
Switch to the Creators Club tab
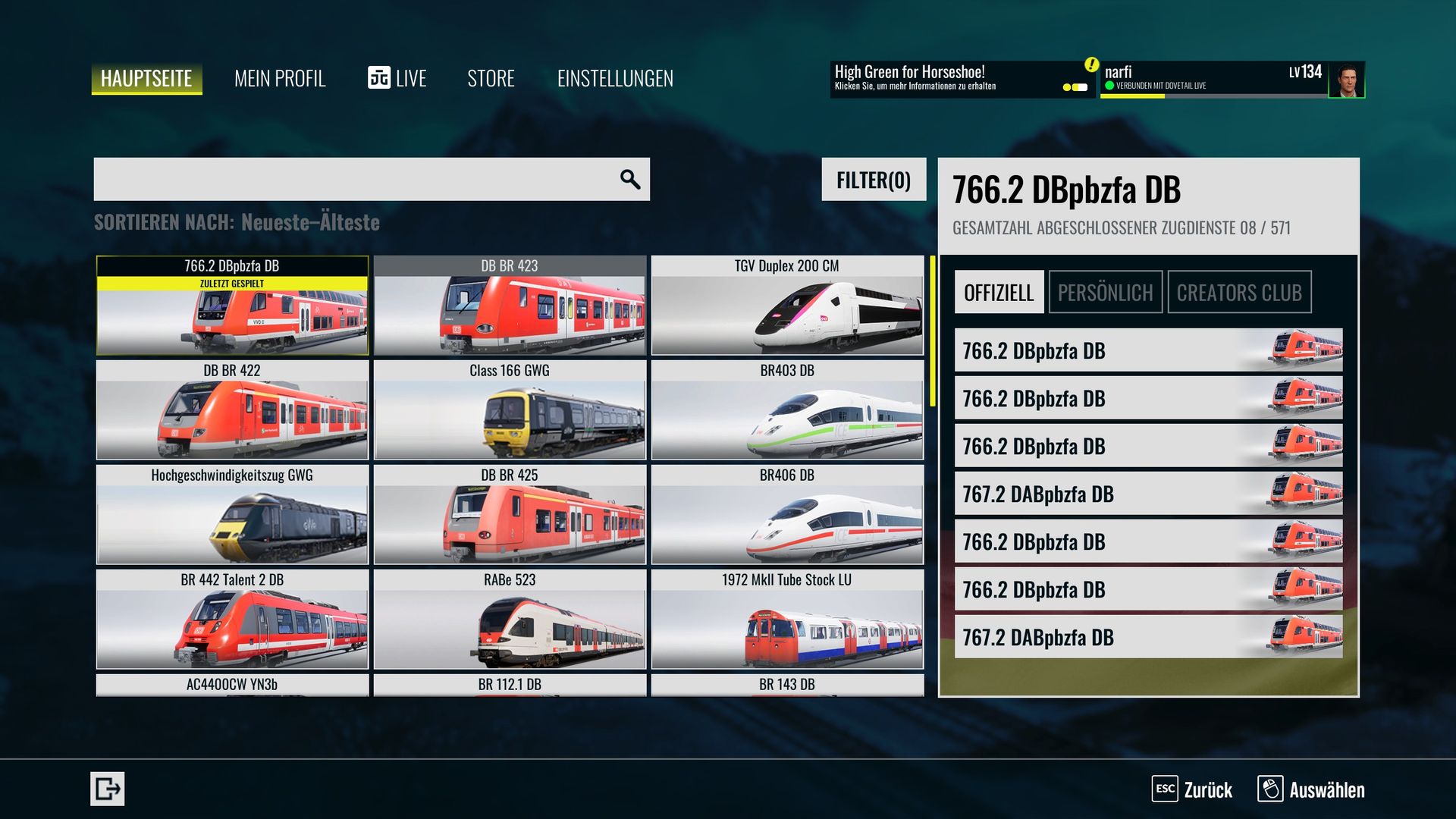(x=1239, y=292)
